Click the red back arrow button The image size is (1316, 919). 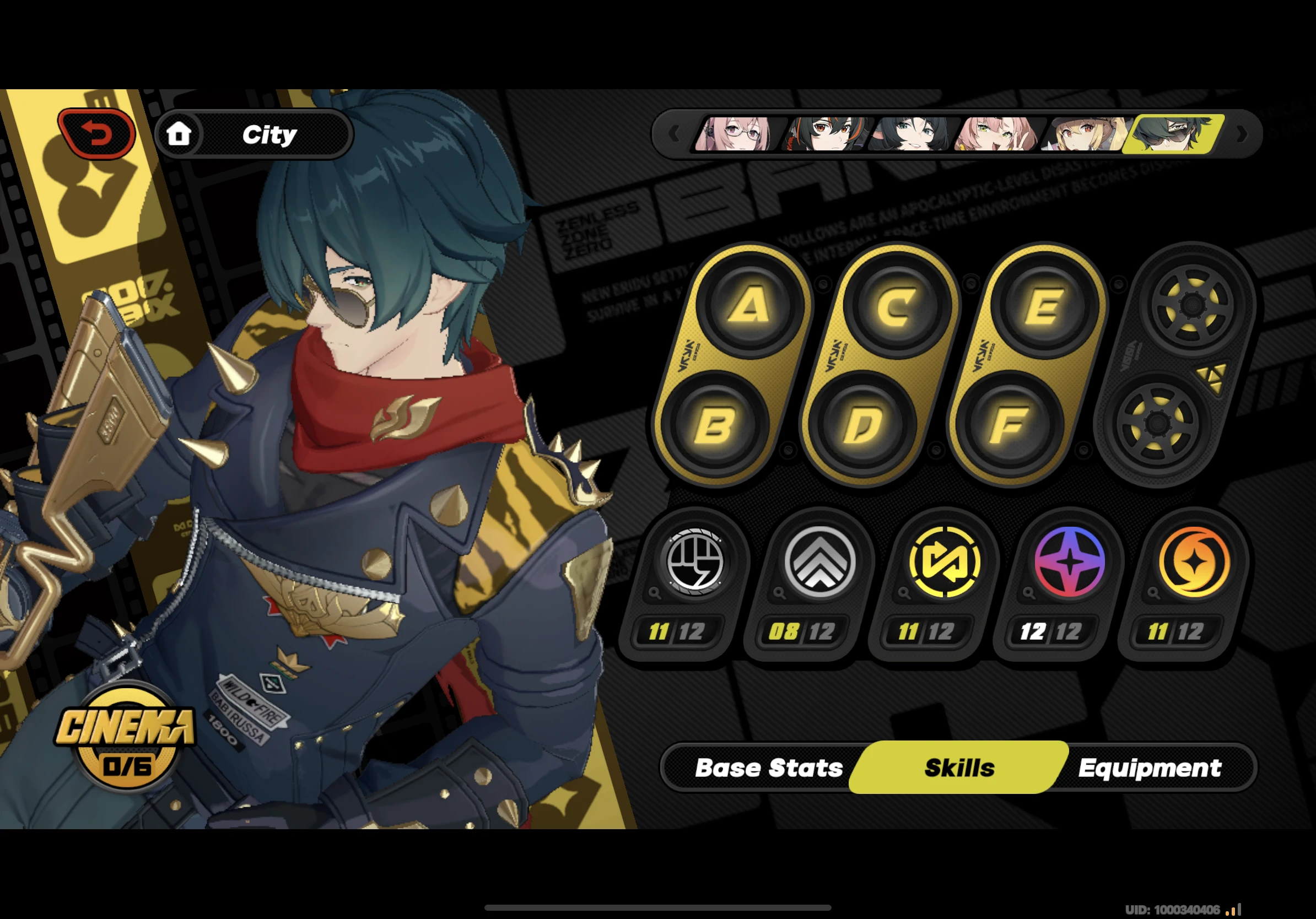tap(97, 134)
